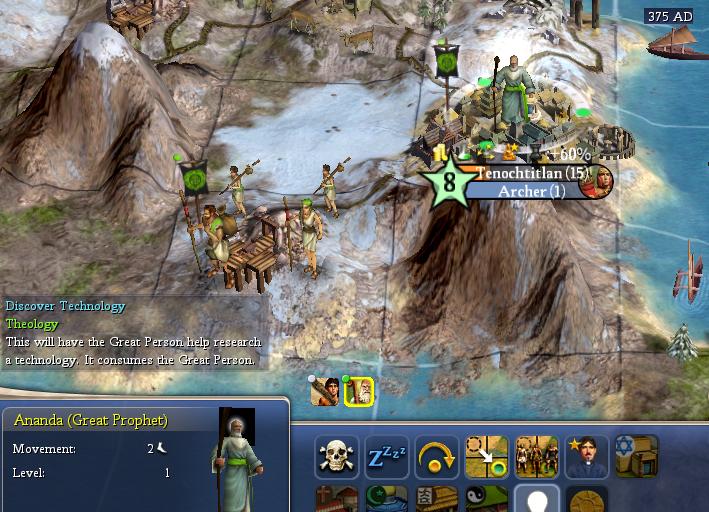Select the group of three warriors command icon

[537, 457]
